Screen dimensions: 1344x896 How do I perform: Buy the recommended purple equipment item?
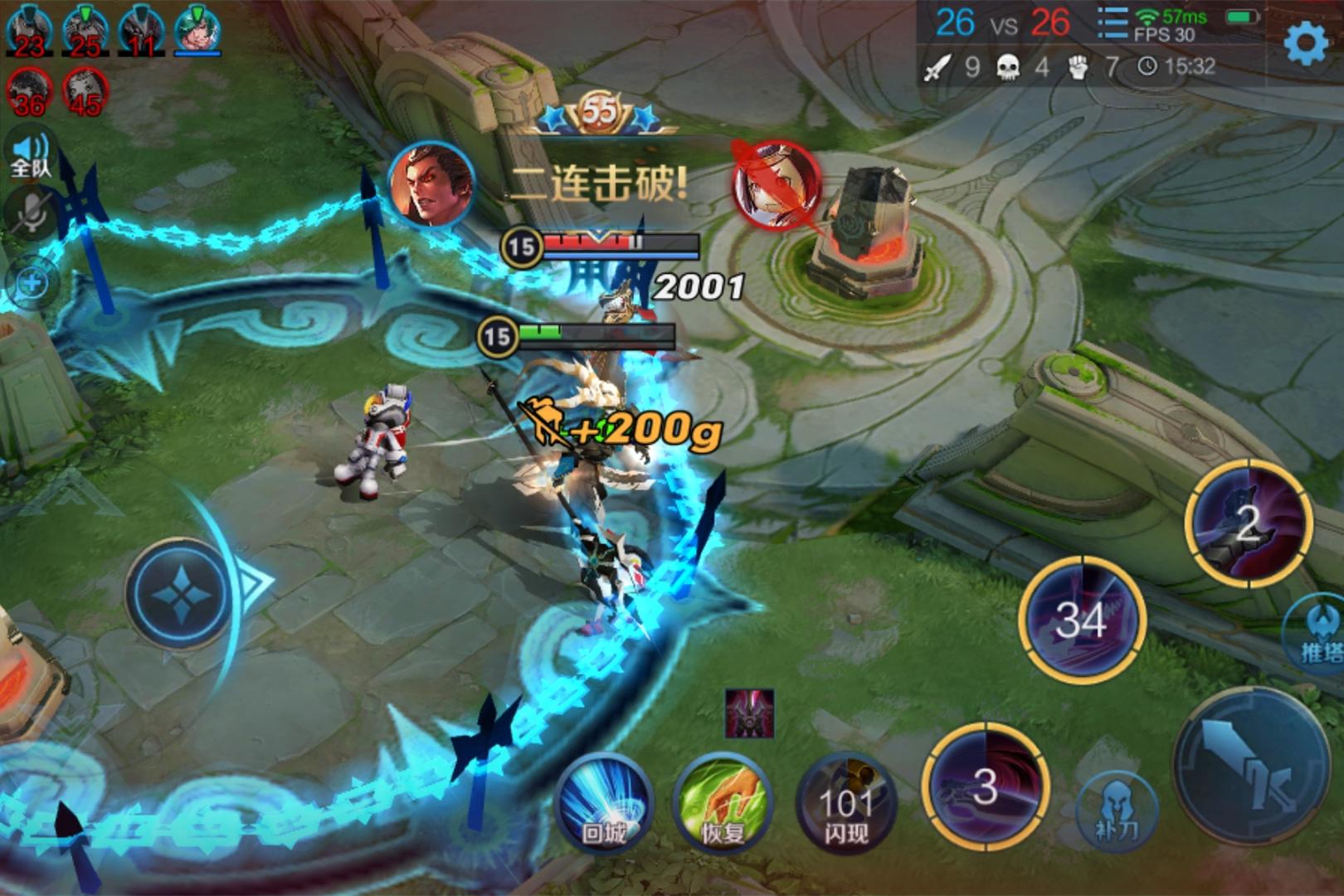[749, 713]
